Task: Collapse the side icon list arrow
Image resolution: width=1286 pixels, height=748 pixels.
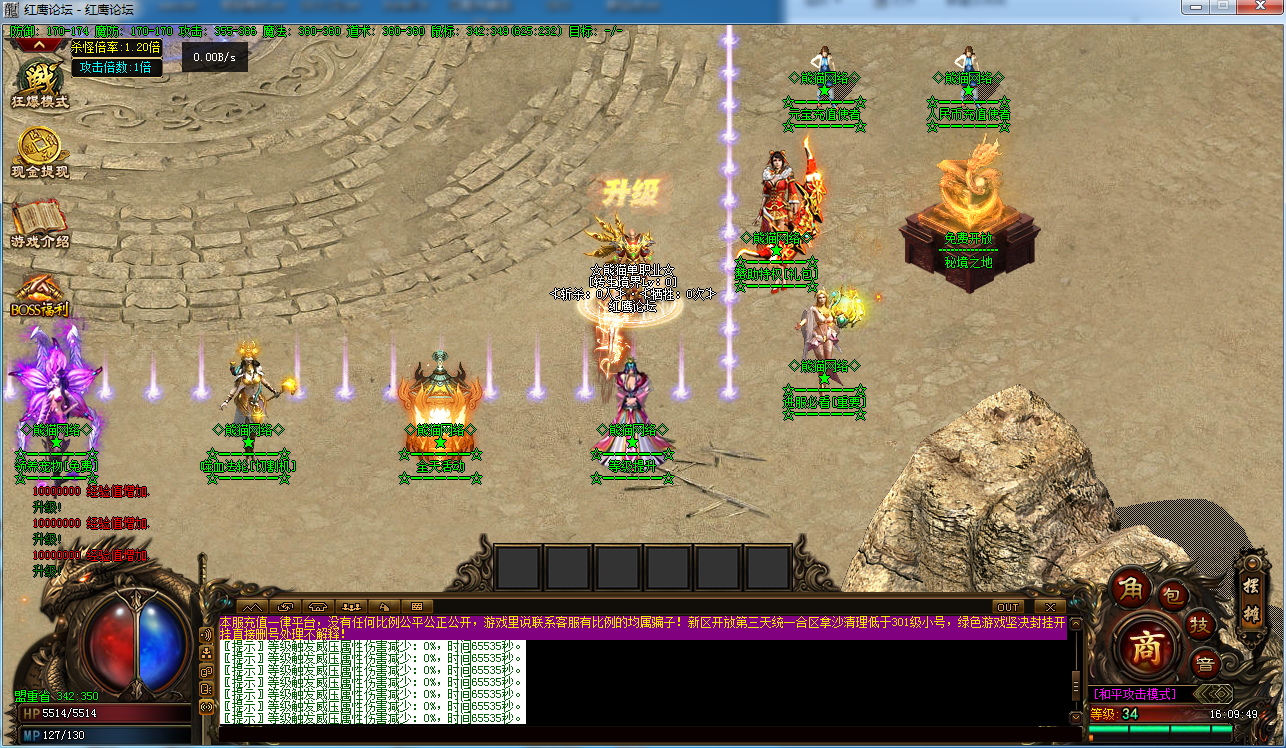Action: (x=41, y=44)
